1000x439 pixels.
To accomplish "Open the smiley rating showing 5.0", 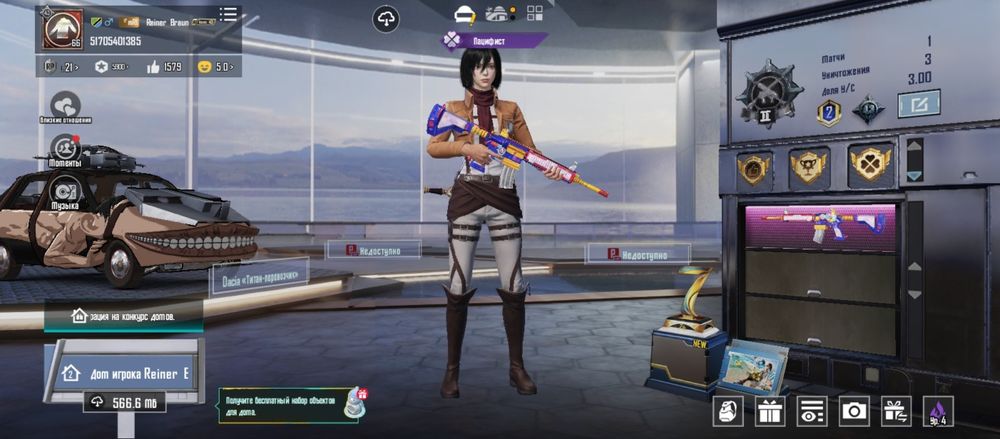I will click(x=213, y=67).
